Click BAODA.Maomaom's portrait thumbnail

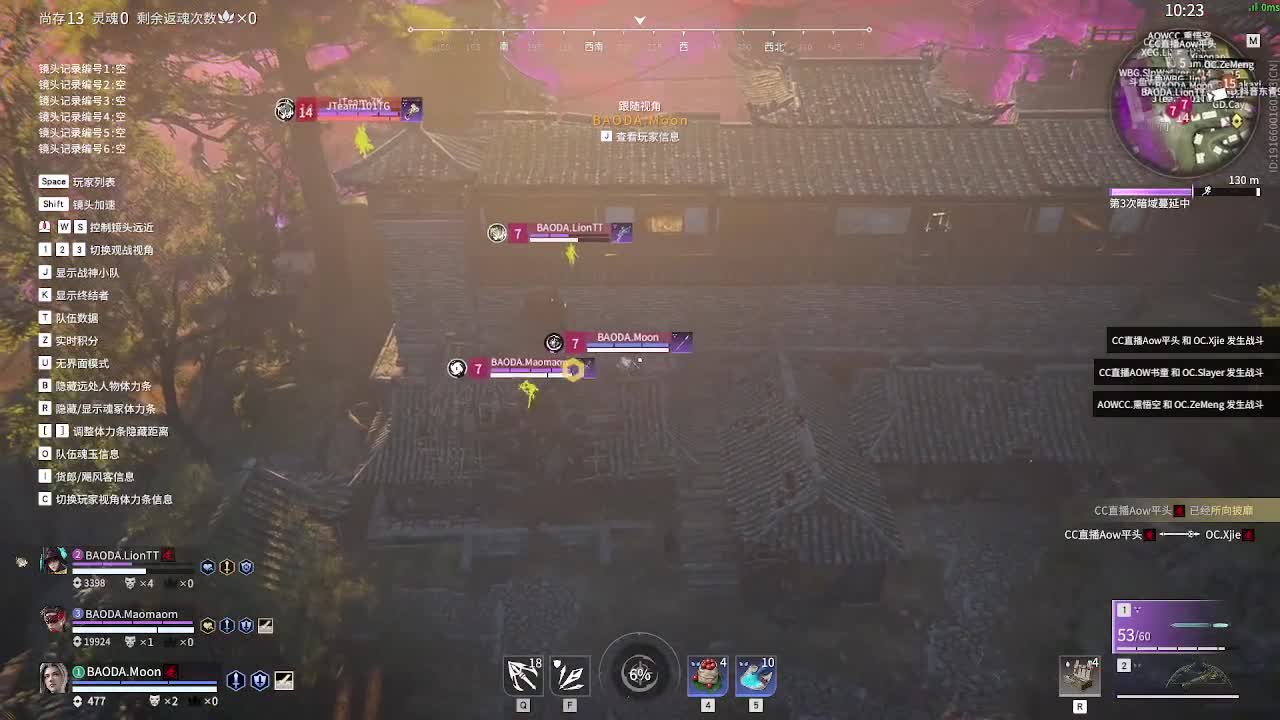click(53, 620)
